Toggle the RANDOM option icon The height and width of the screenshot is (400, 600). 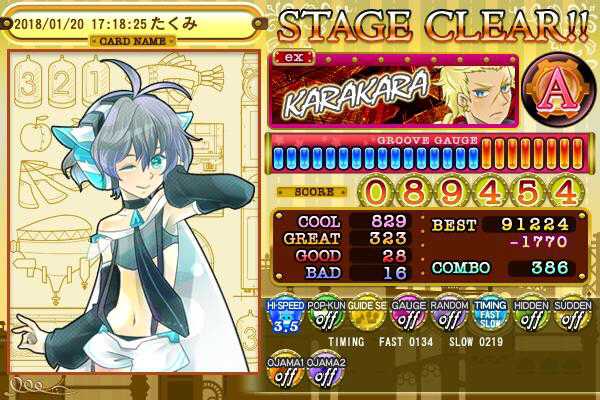point(446,315)
